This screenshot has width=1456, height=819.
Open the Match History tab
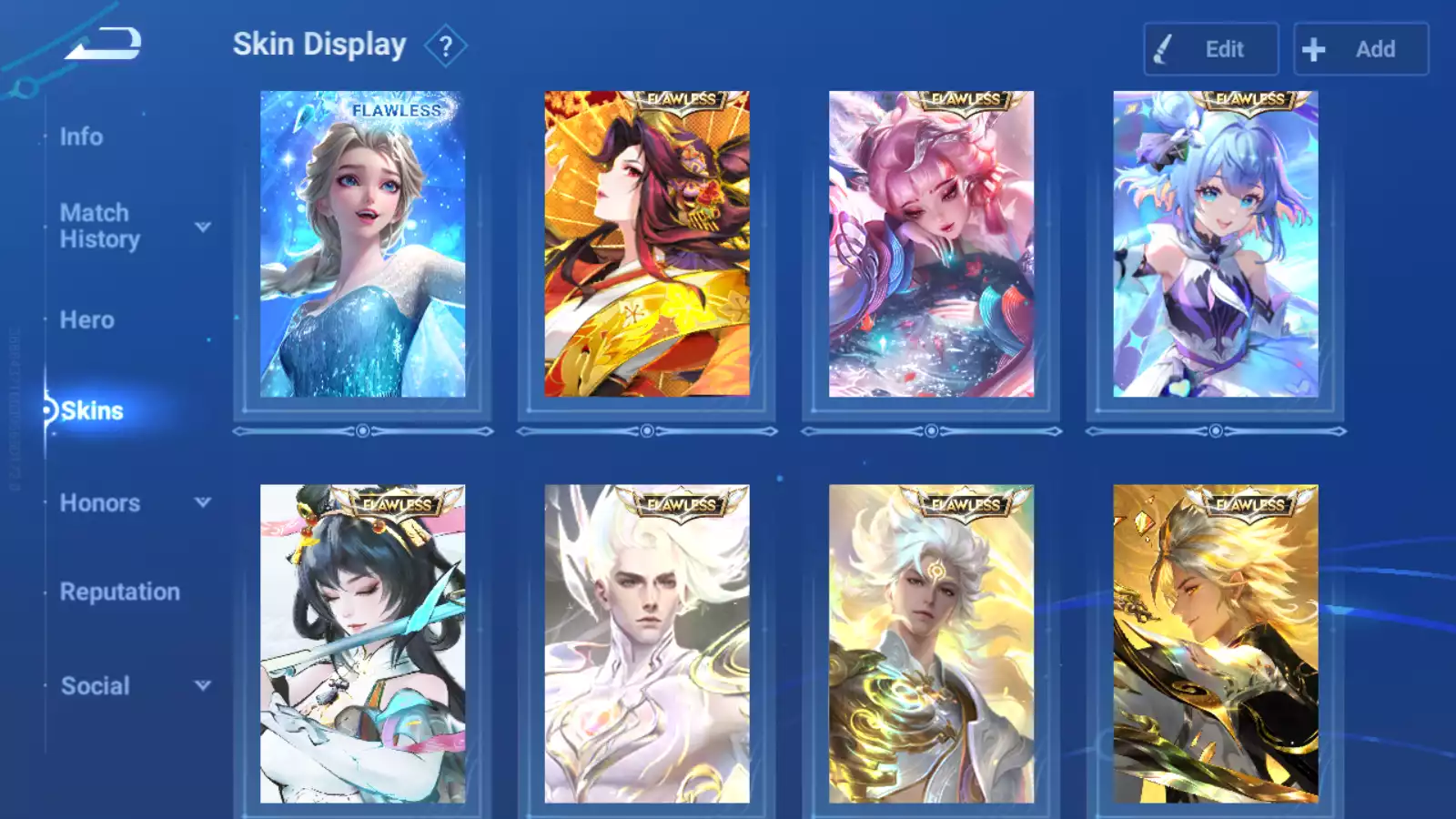coord(100,226)
